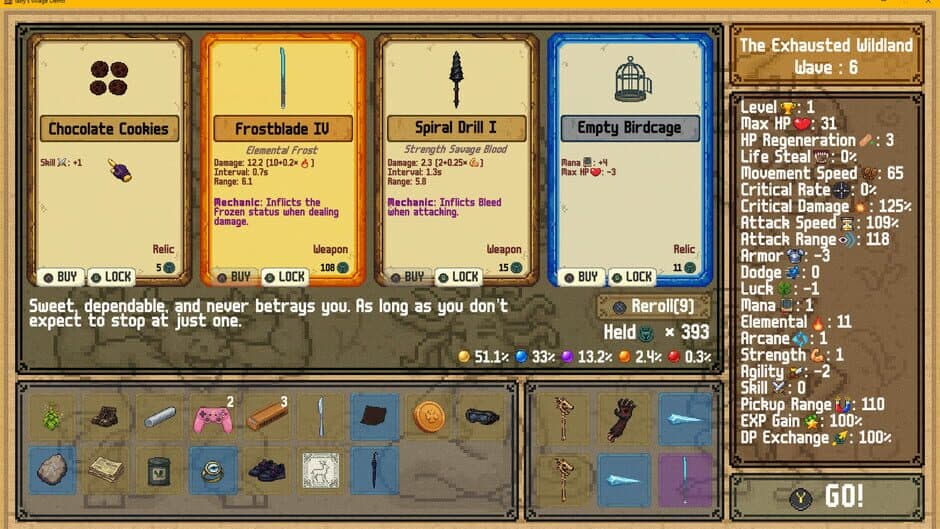Select the black umbrella relic
940x529 pixels.
tap(375, 470)
